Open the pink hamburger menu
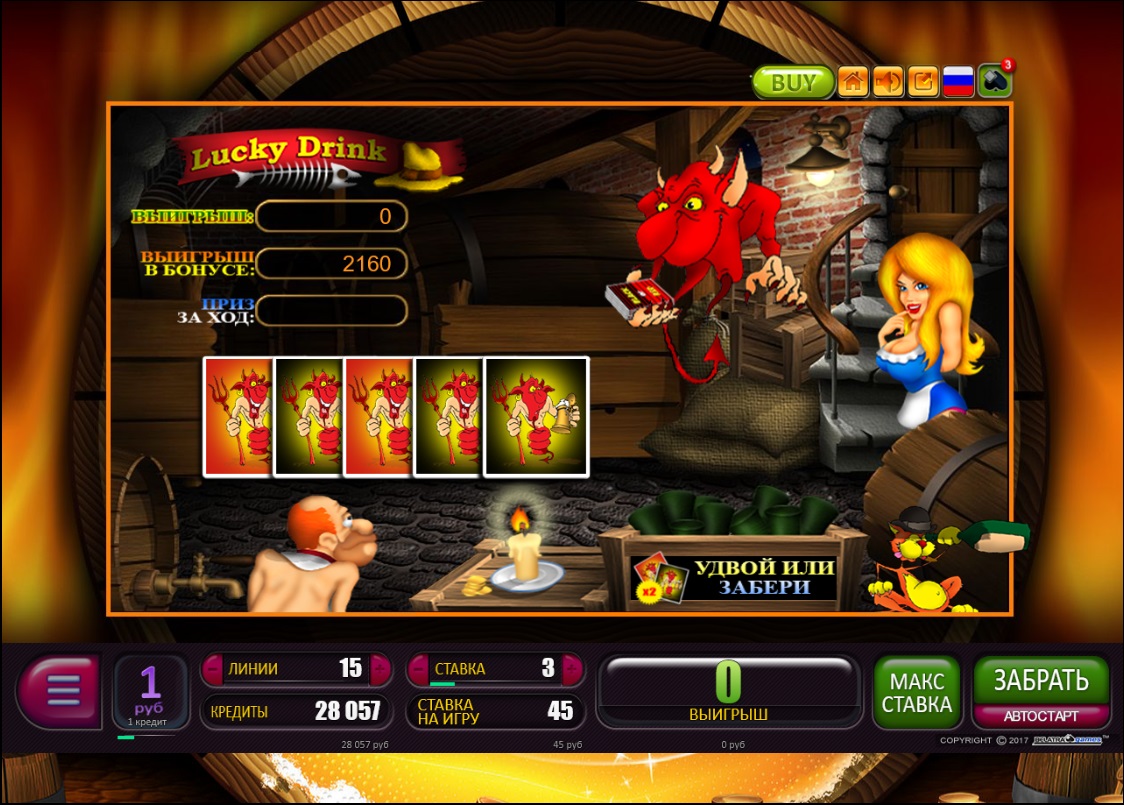Image resolution: width=1124 pixels, height=805 pixels. [58, 692]
